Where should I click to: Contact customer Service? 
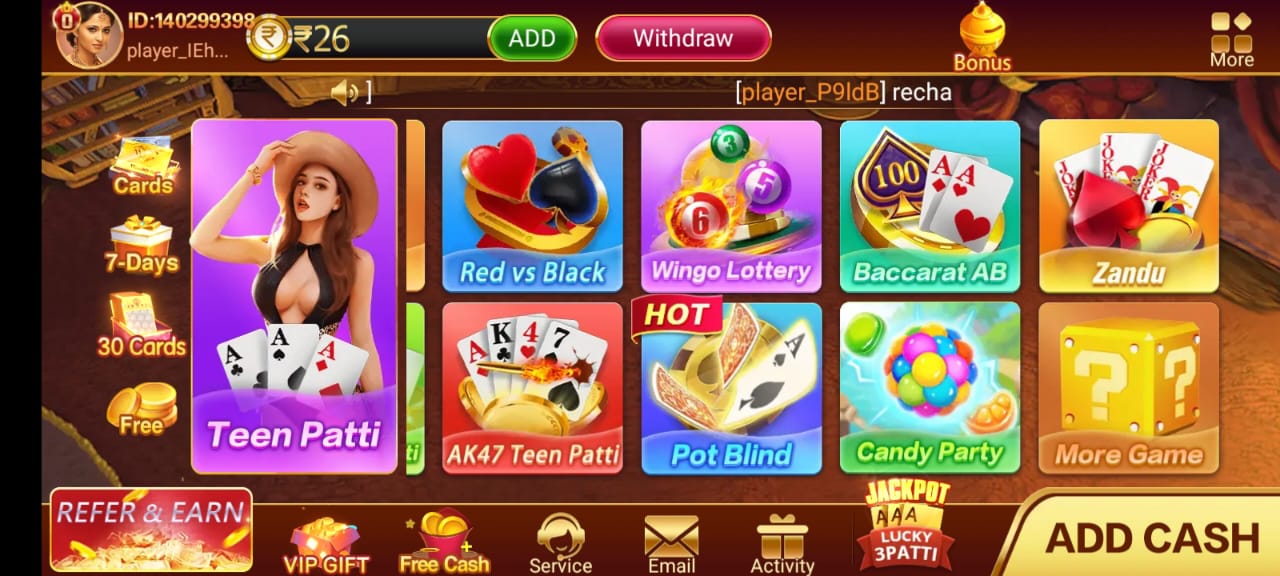[x=560, y=544]
